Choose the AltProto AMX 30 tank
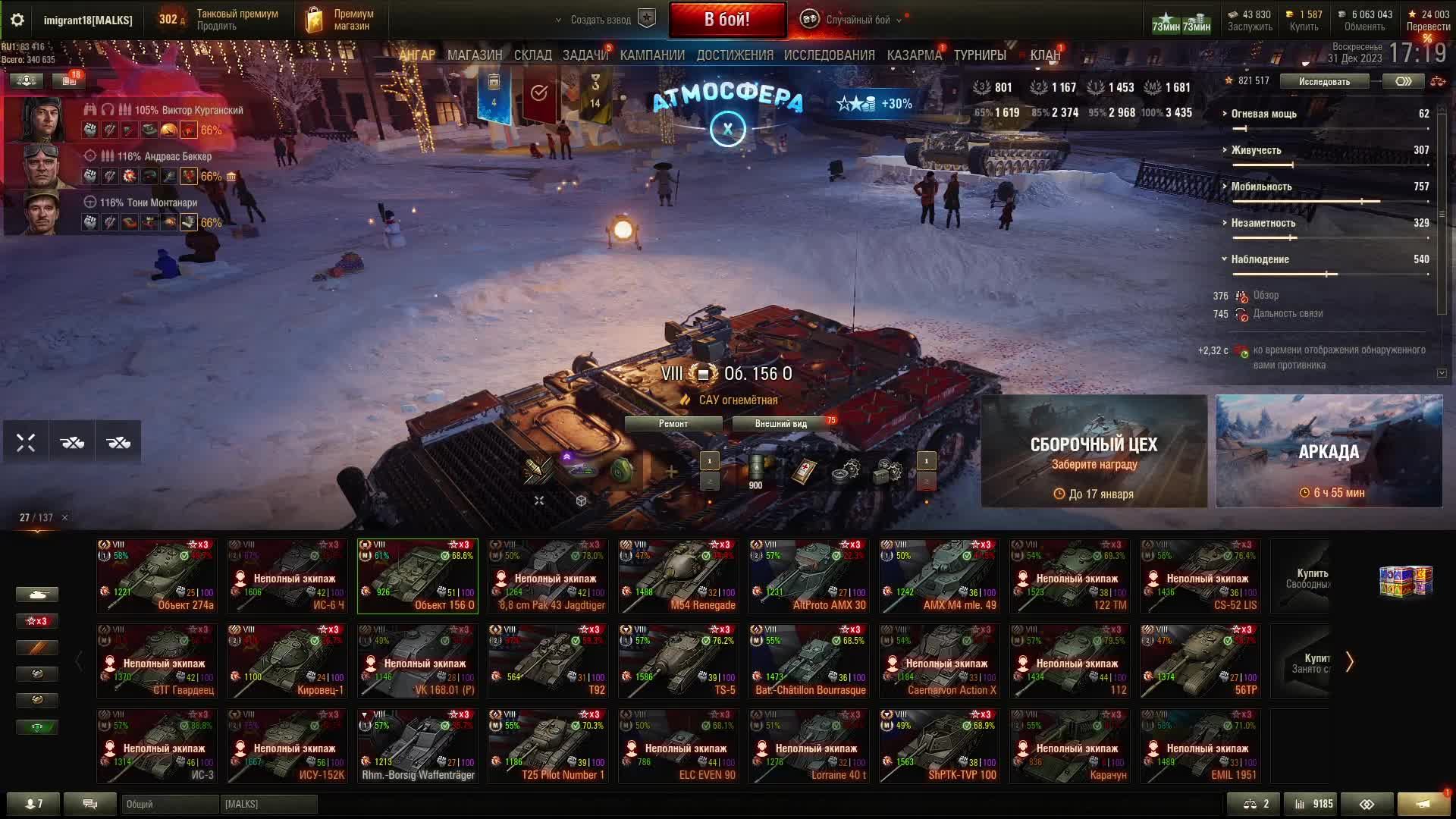This screenshot has width=1456, height=819. pyautogui.click(x=808, y=576)
